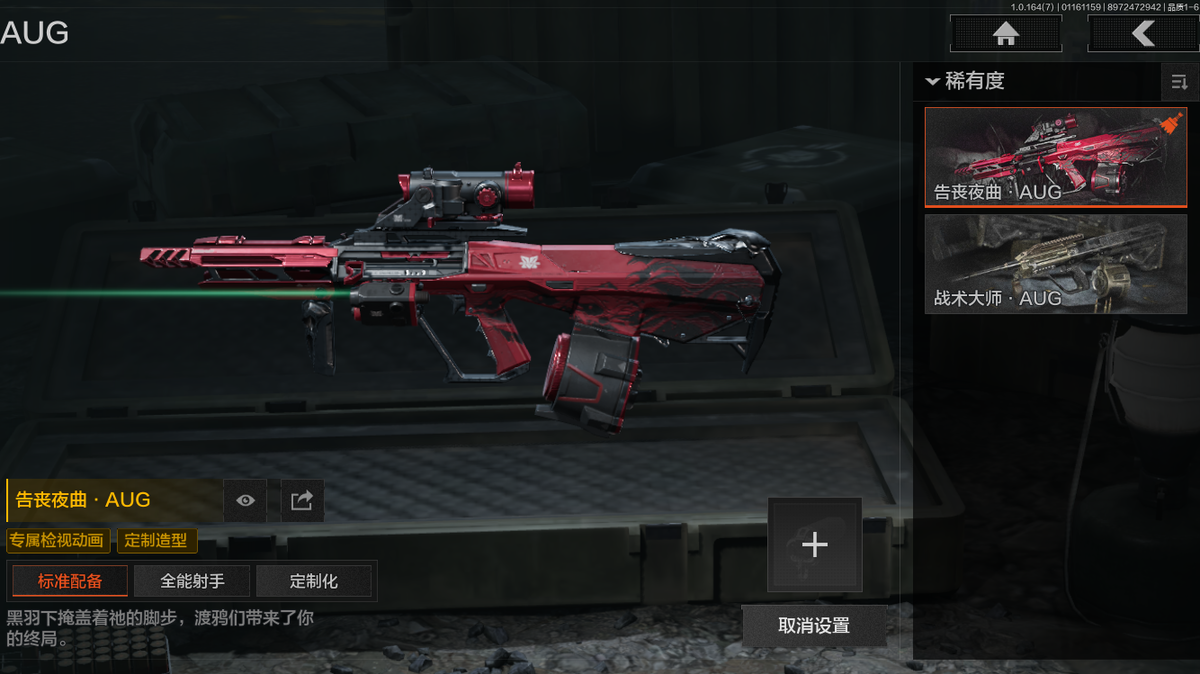
Task: Select the 告丧夜曲 · AUG skin thumbnail
Action: [1055, 156]
